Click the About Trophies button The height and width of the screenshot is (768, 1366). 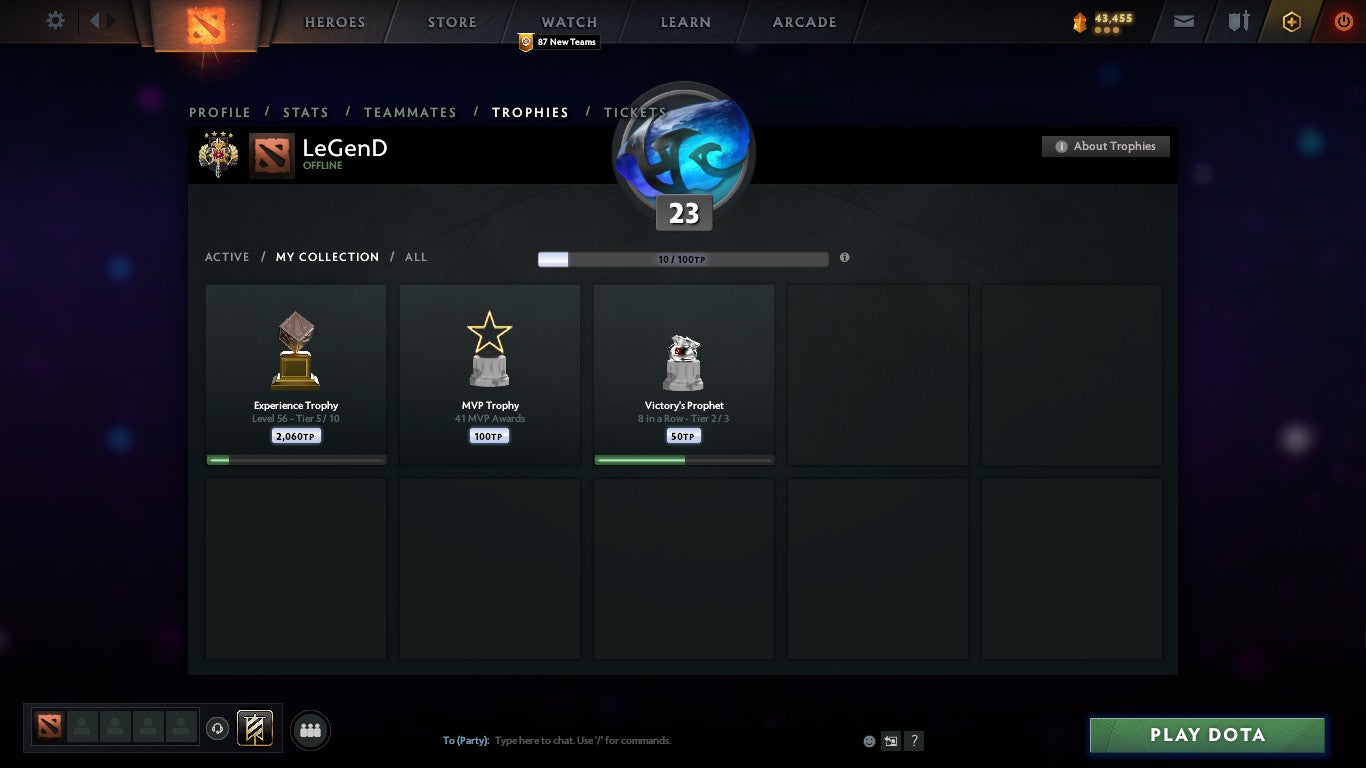pos(1106,146)
